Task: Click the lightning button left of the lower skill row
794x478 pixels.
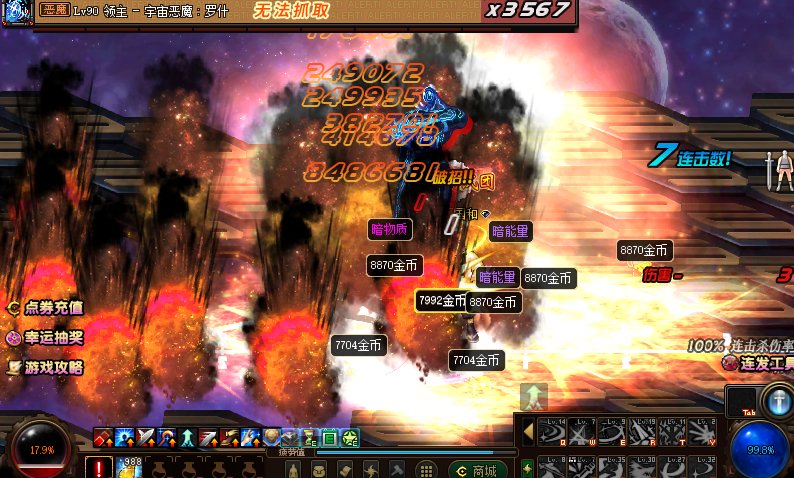Action: [527, 467]
